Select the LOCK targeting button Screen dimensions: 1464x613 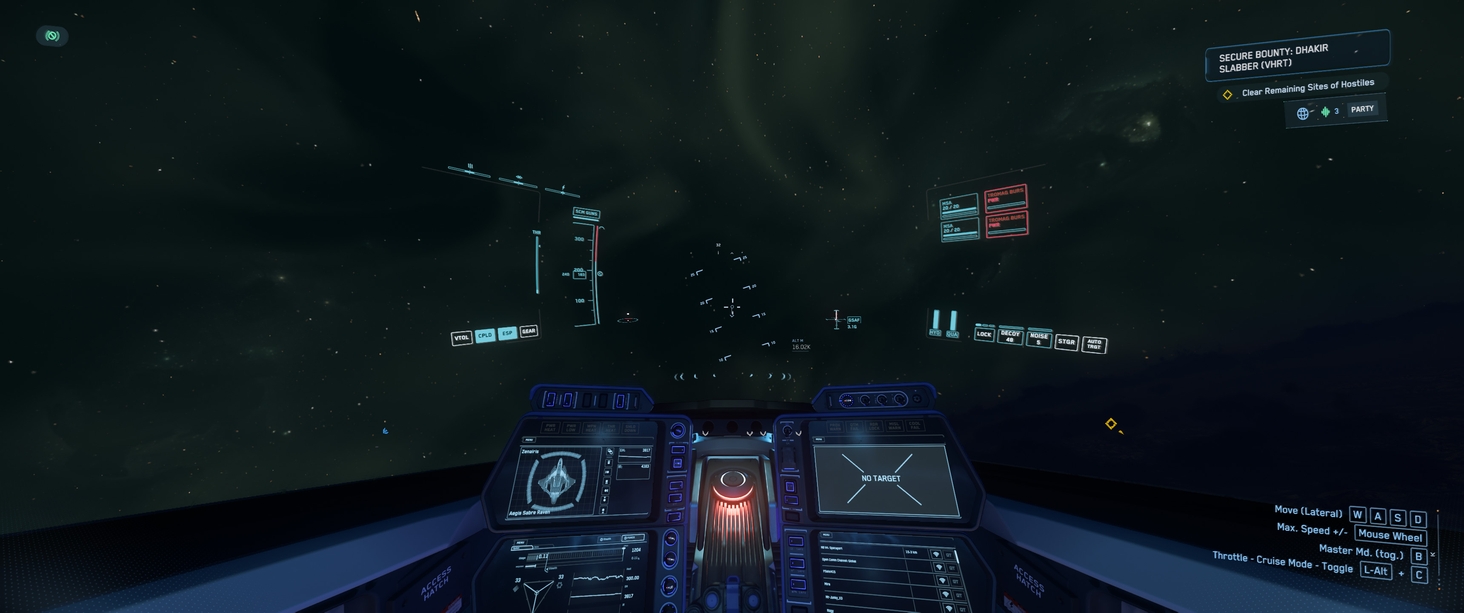click(x=985, y=334)
